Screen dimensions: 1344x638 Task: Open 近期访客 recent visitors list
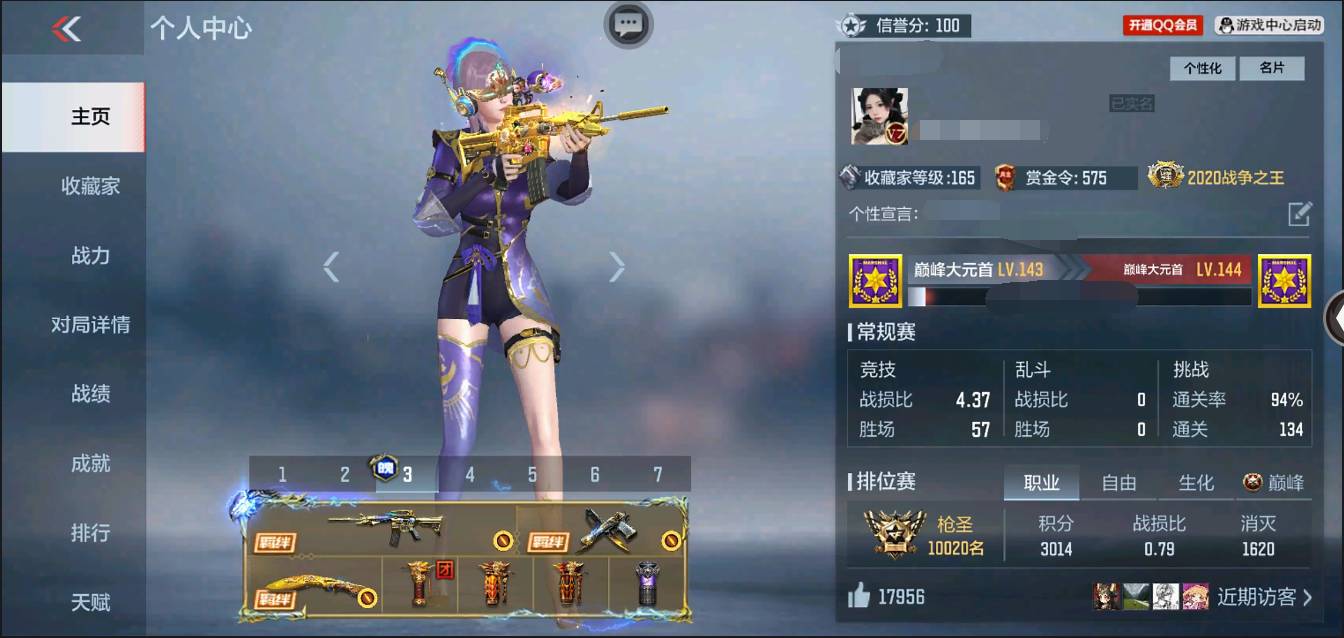[1264, 597]
